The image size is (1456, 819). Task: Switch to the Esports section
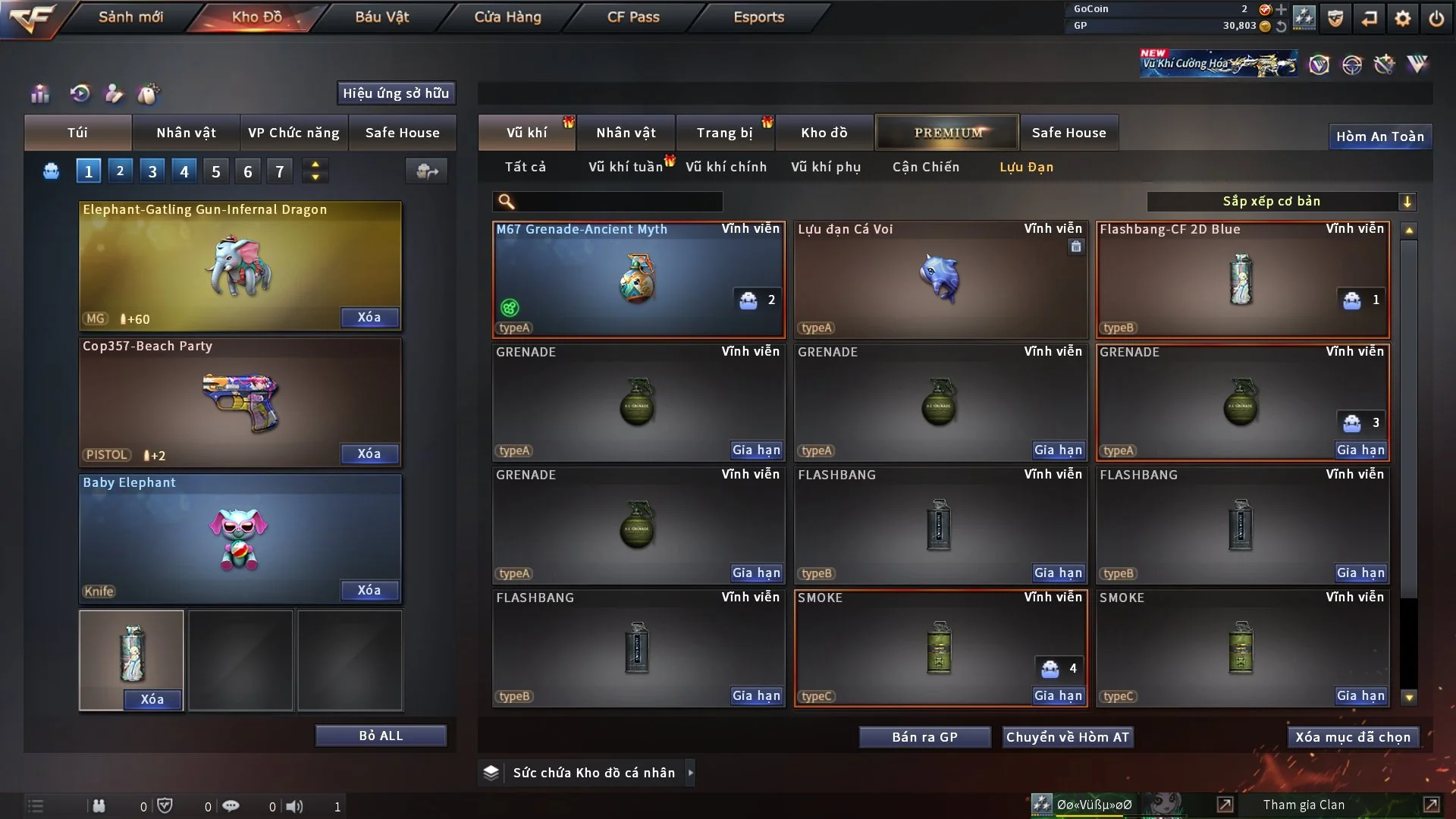point(758,17)
